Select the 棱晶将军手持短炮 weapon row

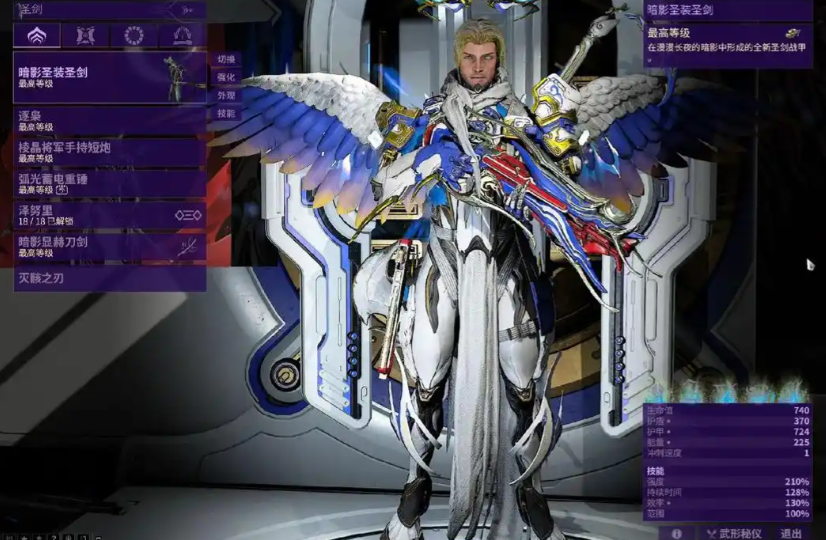tap(108, 152)
